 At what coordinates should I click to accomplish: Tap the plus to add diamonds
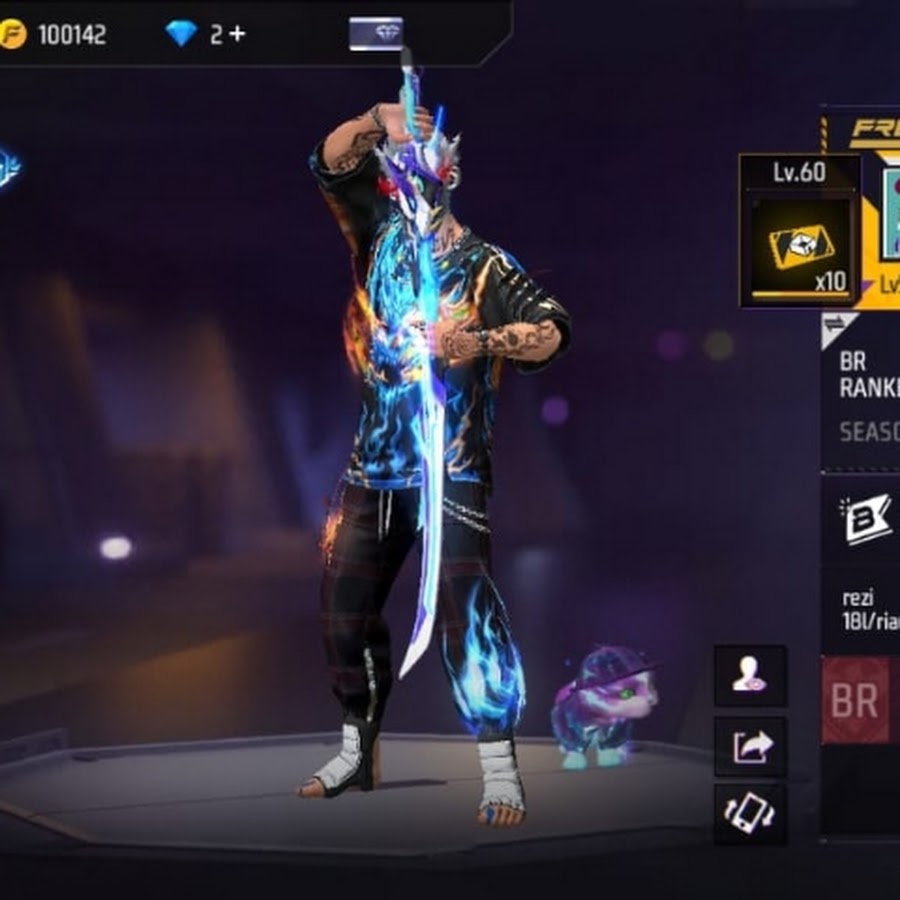[x=237, y=34]
